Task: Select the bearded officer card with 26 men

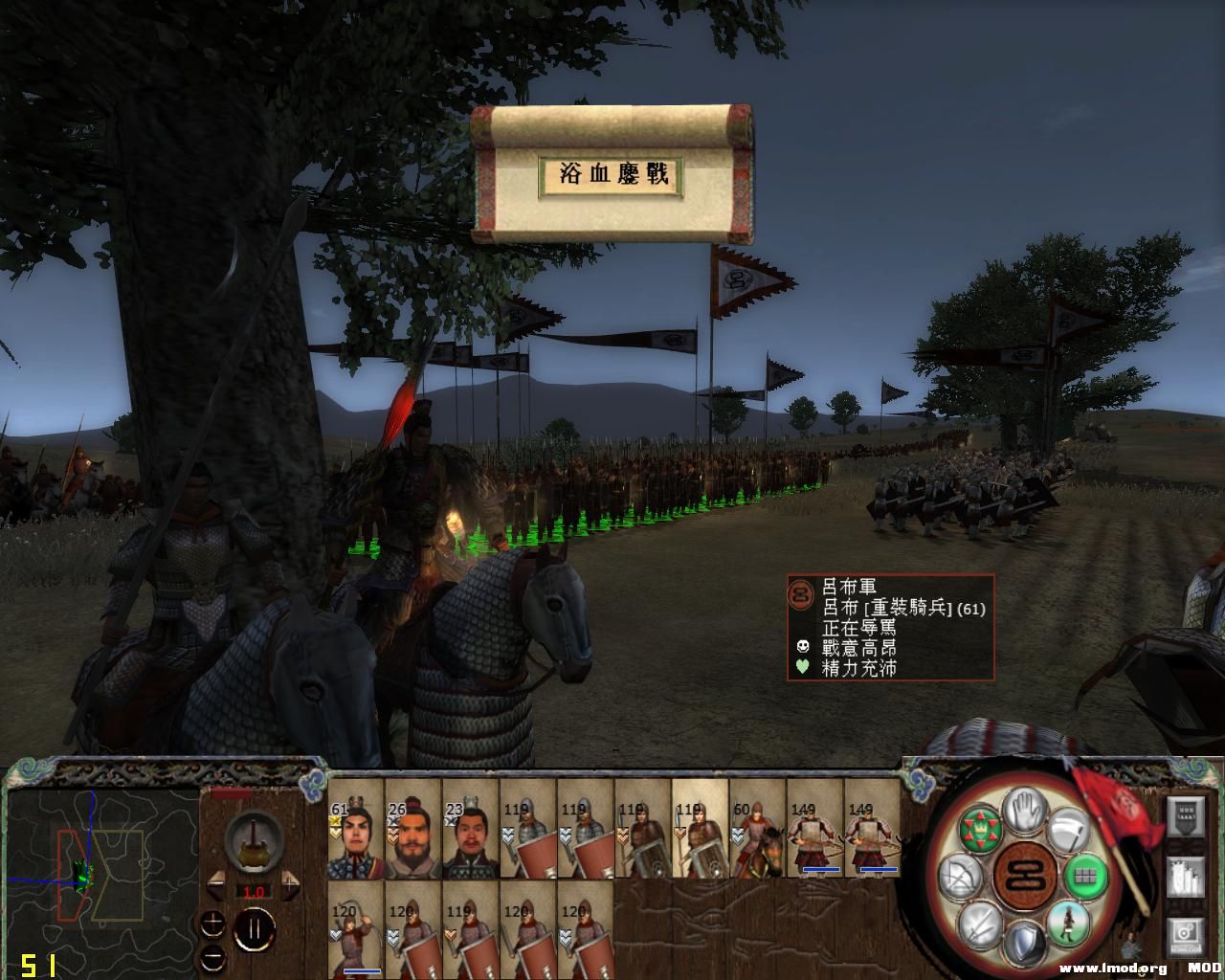Action: pyautogui.click(x=412, y=829)
